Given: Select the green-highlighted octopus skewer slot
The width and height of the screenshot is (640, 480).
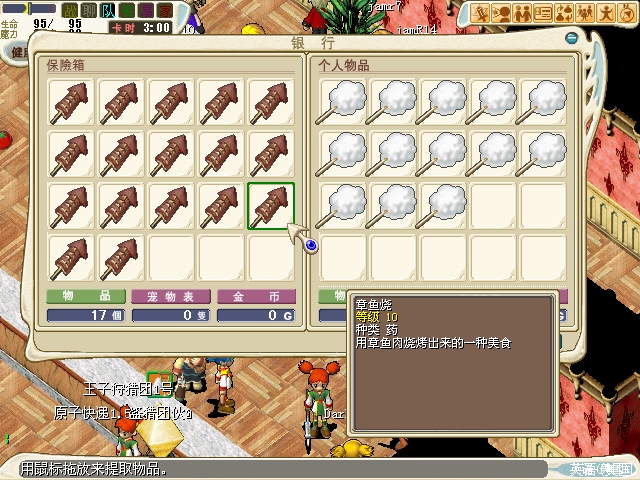Looking at the screenshot, I should click(271, 206).
